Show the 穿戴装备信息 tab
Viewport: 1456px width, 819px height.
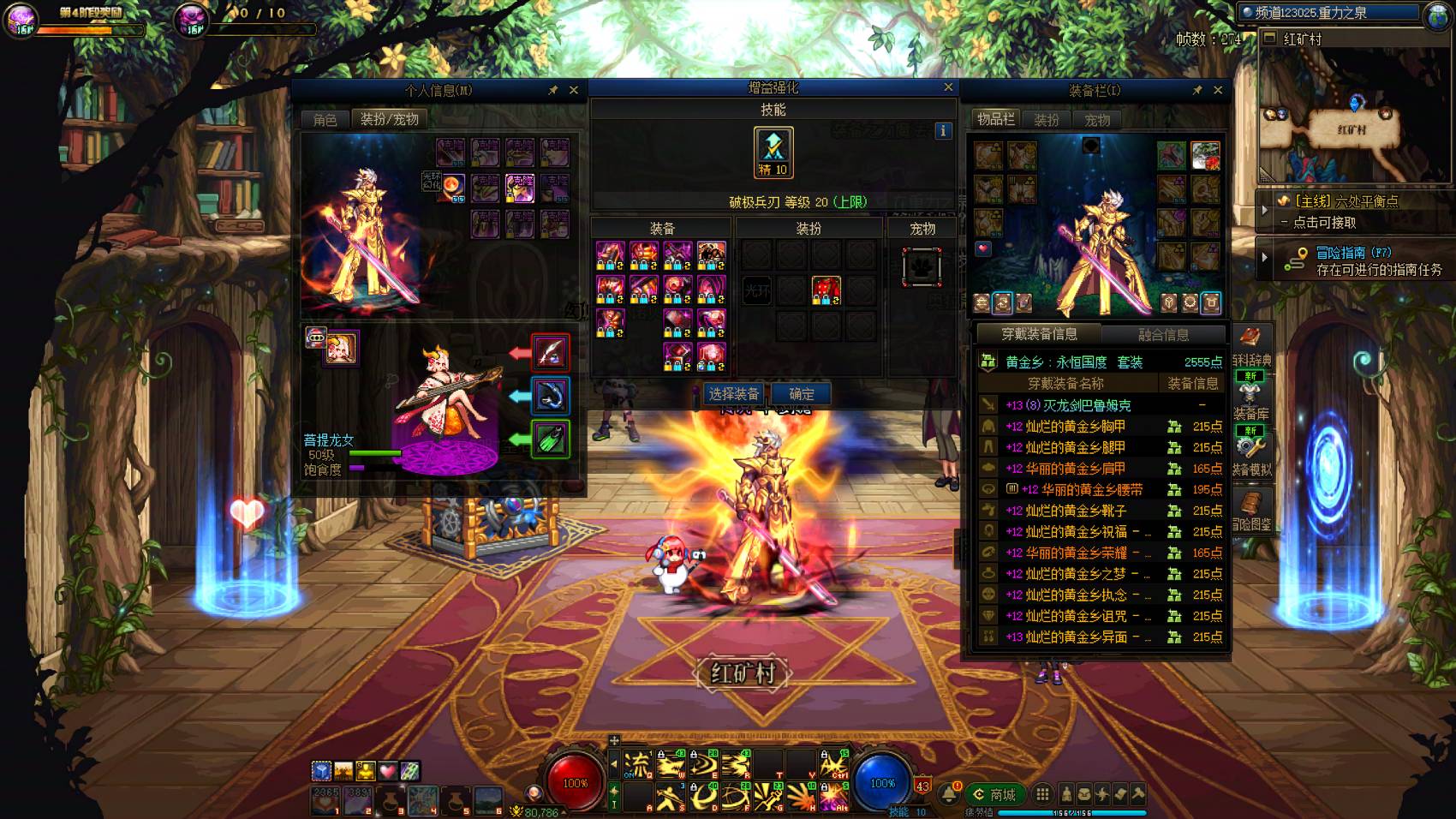1039,334
